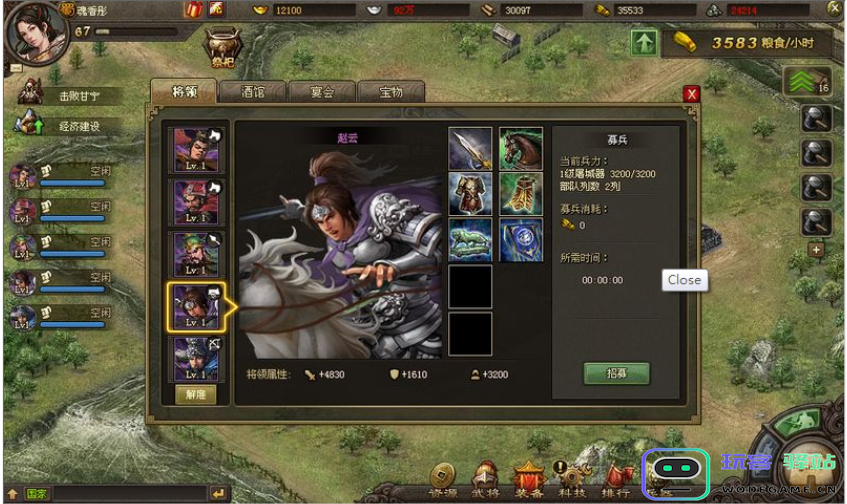Image resolution: width=847 pixels, height=504 pixels.
Task: Click the blue banner equipment slot
Action: pos(521,241)
